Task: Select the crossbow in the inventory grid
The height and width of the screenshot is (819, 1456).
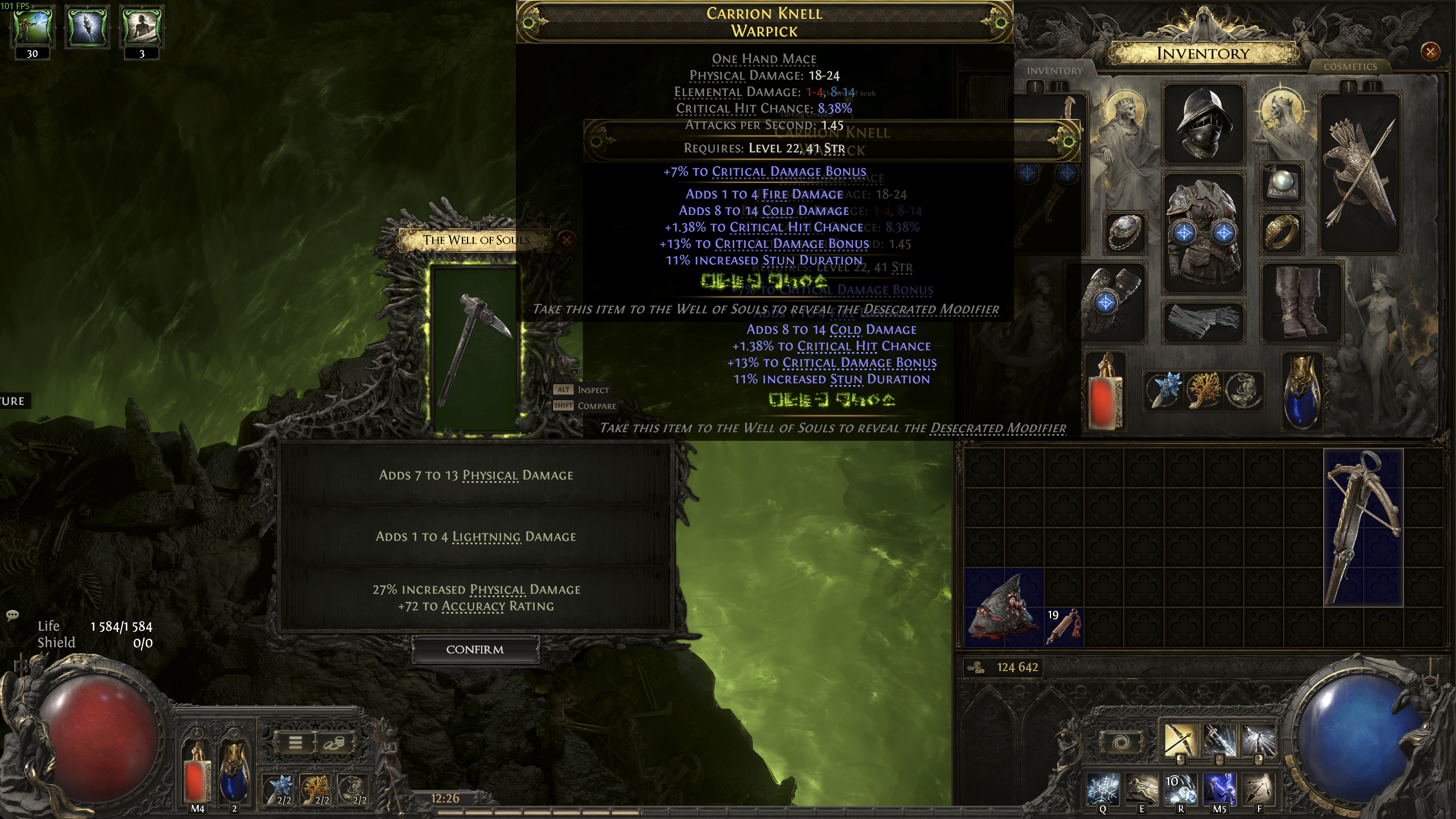Action: pyautogui.click(x=1363, y=527)
